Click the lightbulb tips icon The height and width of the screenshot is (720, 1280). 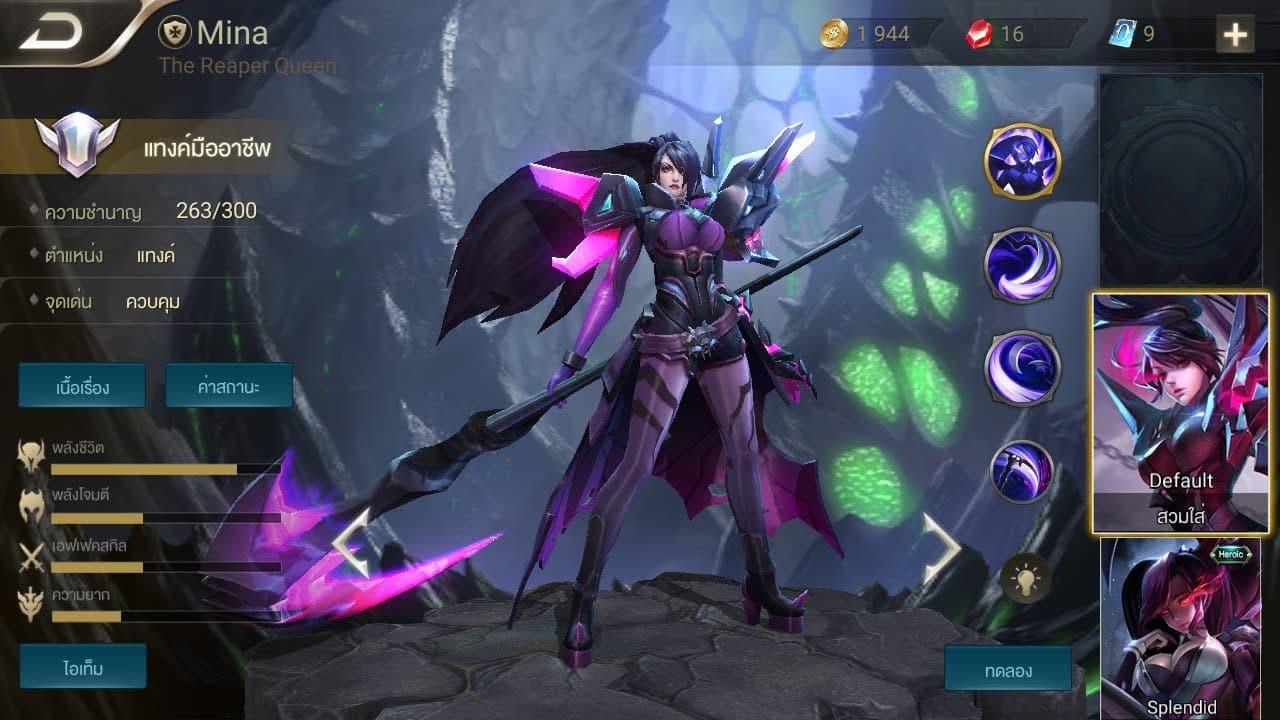click(1025, 578)
